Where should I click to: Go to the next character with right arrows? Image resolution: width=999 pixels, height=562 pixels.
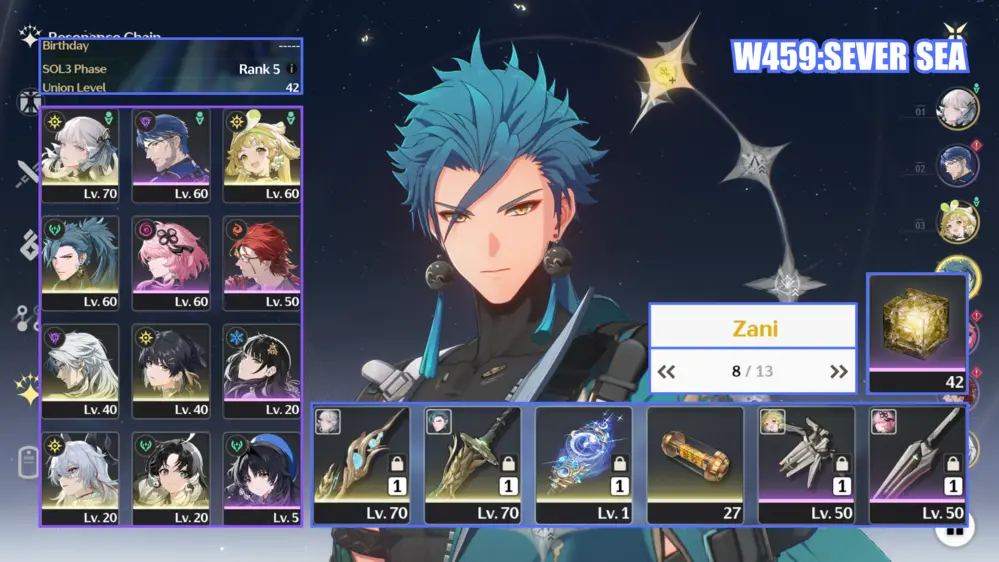click(838, 372)
